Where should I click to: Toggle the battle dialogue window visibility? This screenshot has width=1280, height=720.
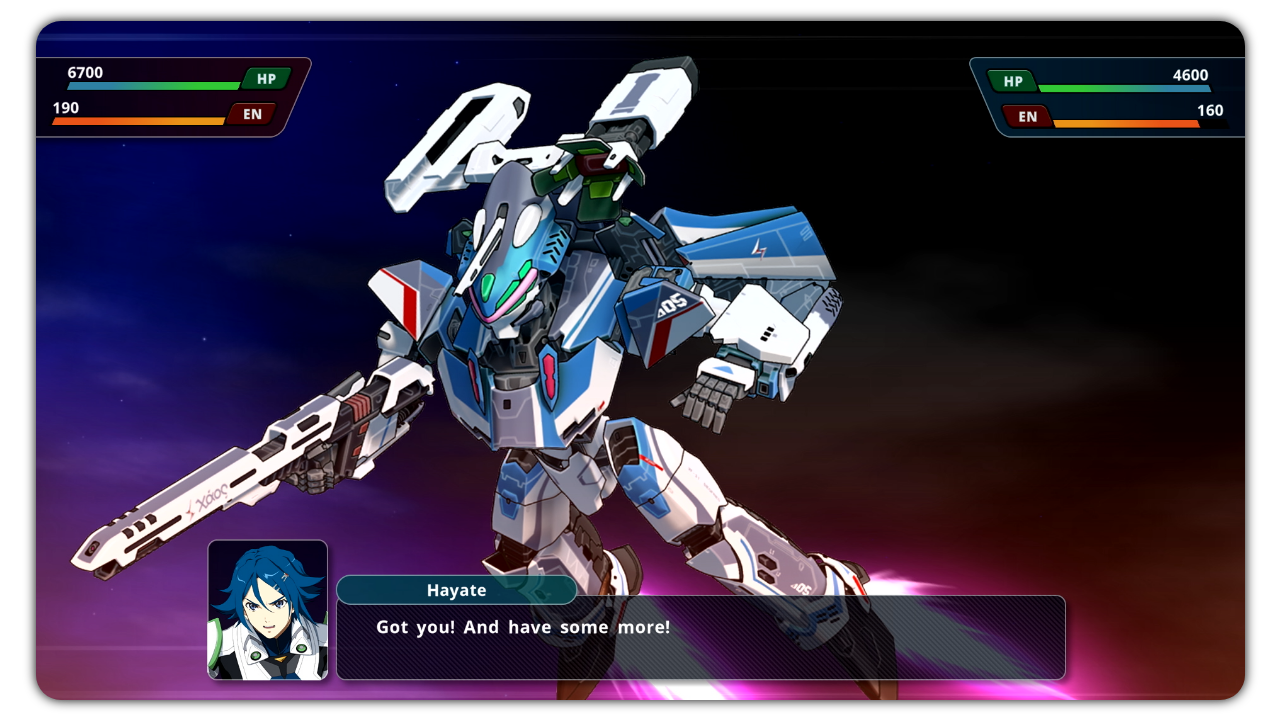point(700,638)
